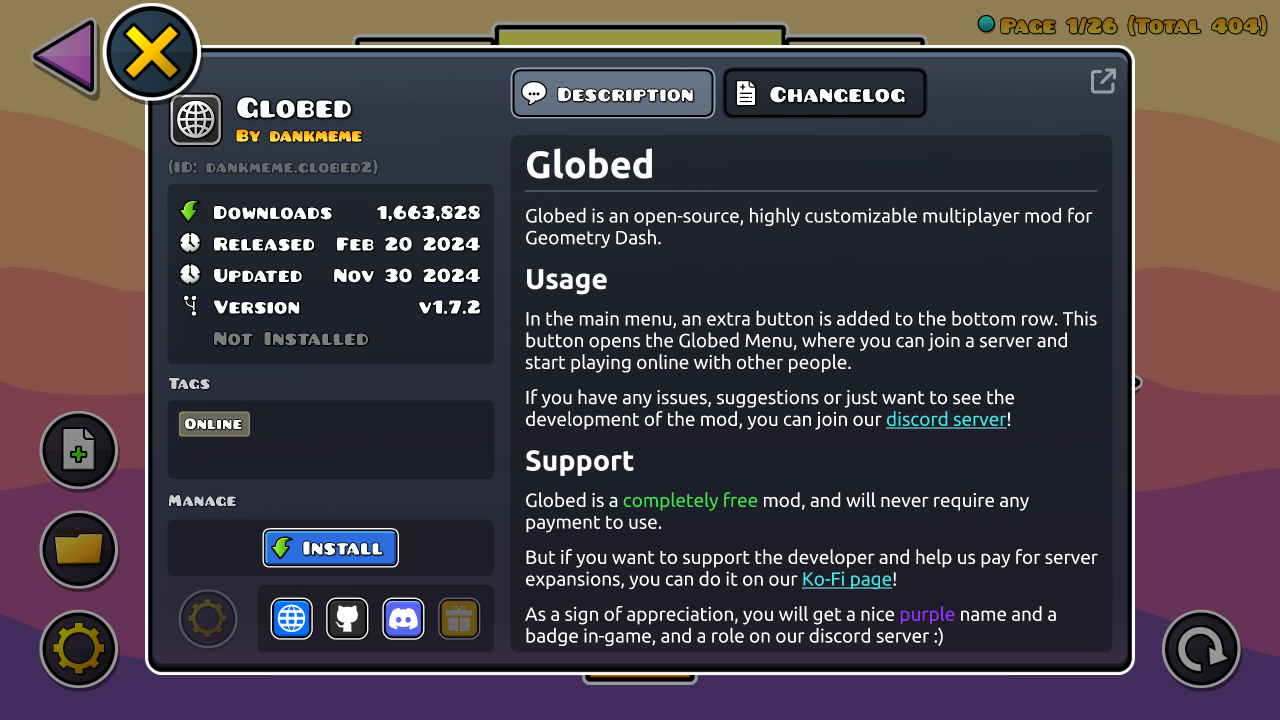1280x720 pixels.
Task: Refresh the mod list with the circular arrow
Action: tap(1201, 650)
